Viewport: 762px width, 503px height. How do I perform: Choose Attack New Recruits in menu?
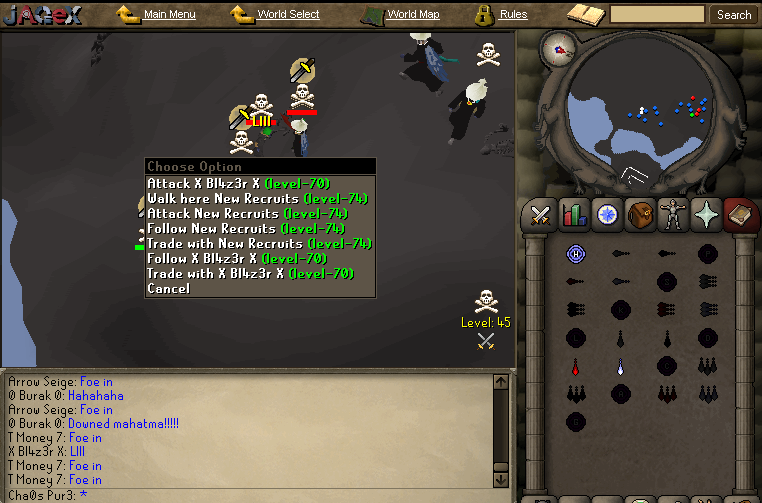[246, 214]
